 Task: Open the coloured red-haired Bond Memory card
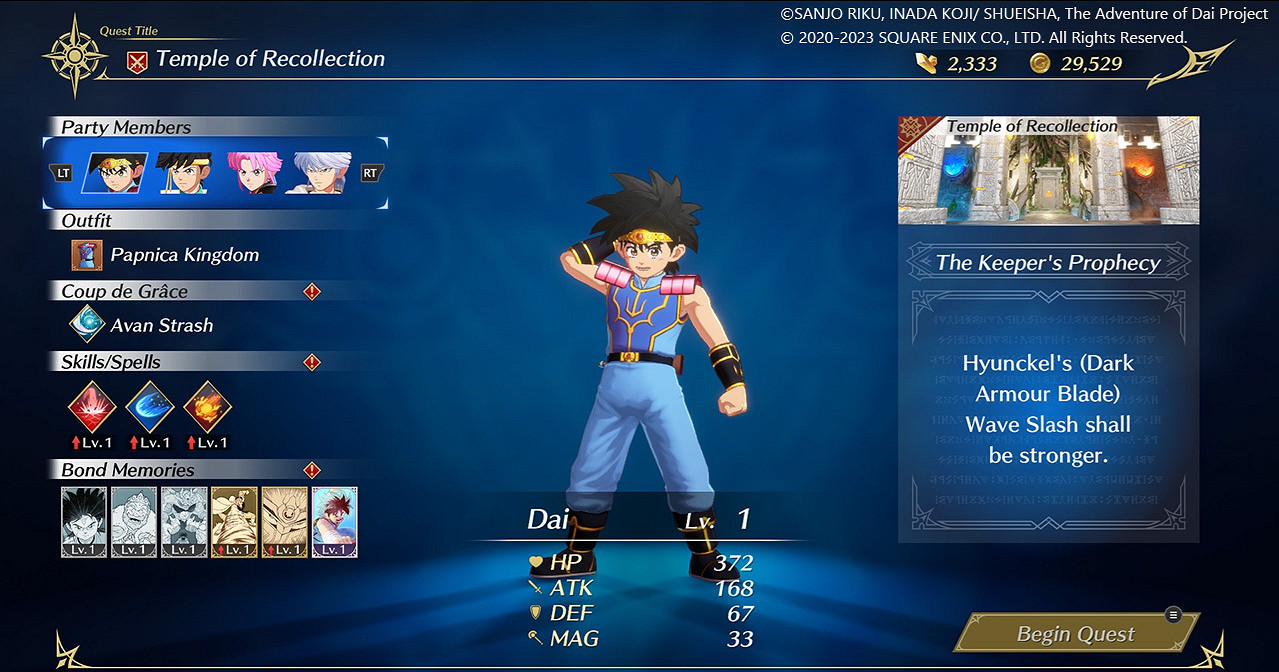click(335, 522)
